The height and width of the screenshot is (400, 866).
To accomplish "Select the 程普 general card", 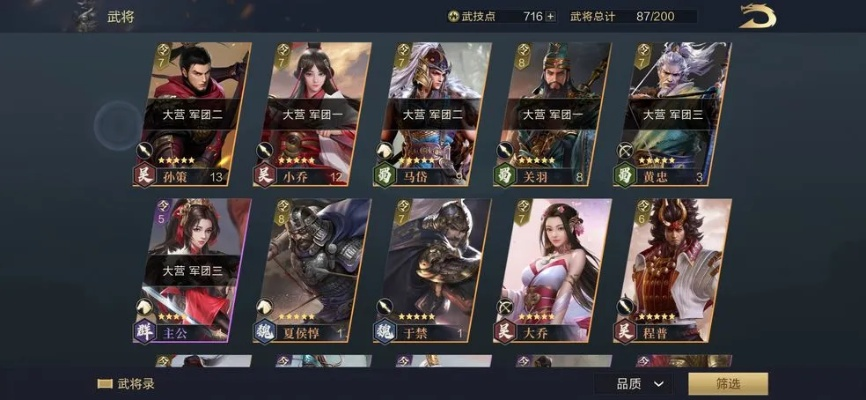I will click(x=671, y=270).
